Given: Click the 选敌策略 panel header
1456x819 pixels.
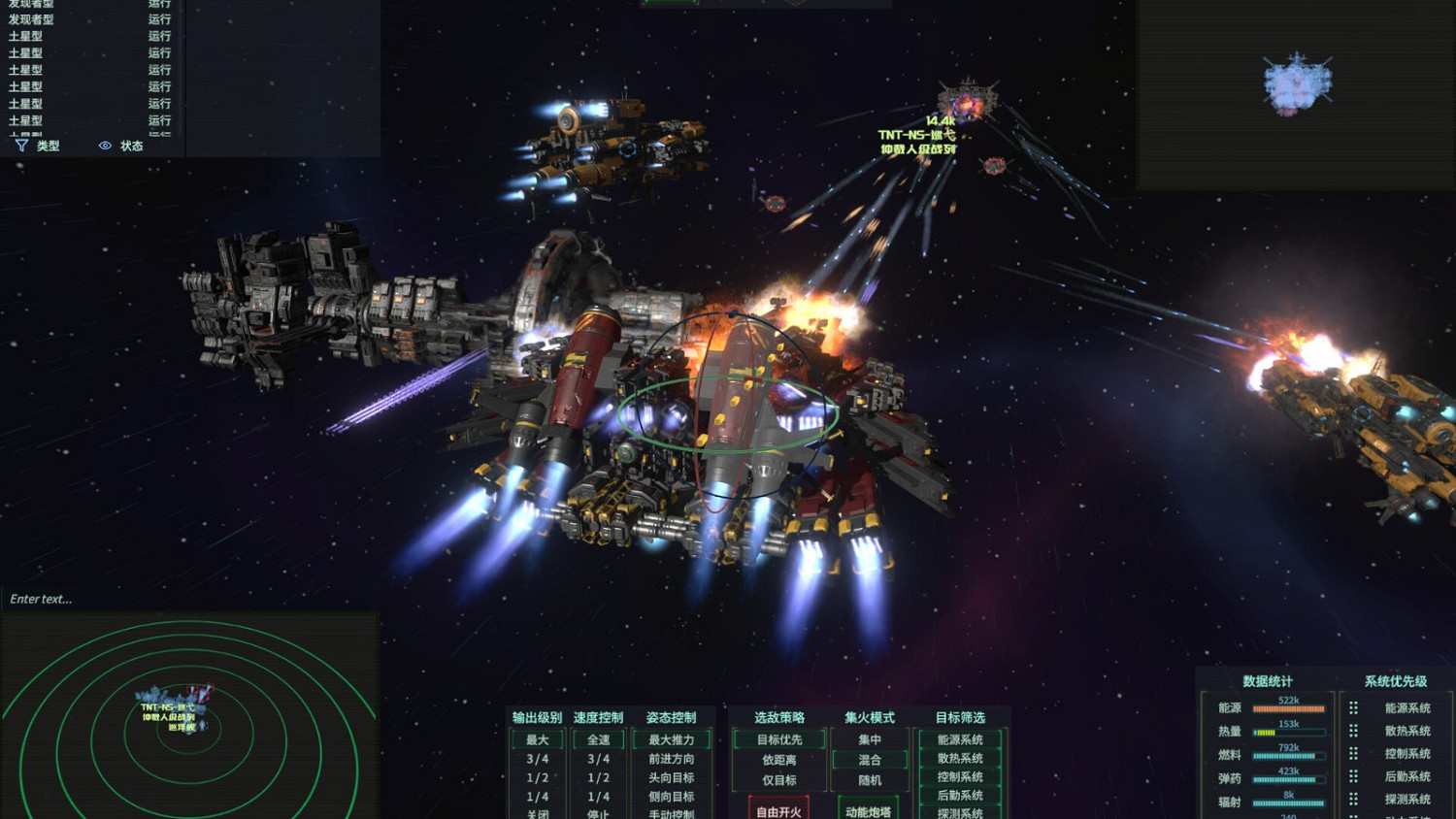Looking at the screenshot, I should click(x=779, y=718).
